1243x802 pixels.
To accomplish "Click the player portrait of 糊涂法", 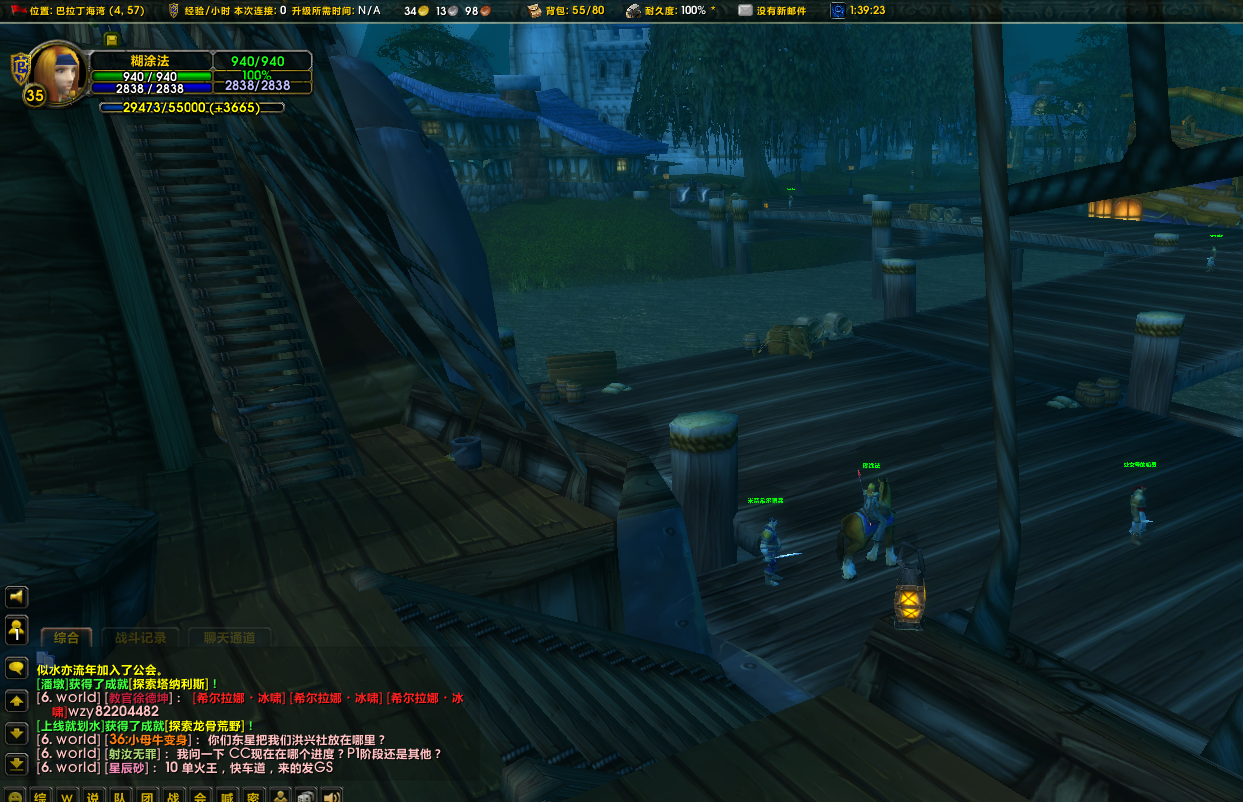I will 59,72.
